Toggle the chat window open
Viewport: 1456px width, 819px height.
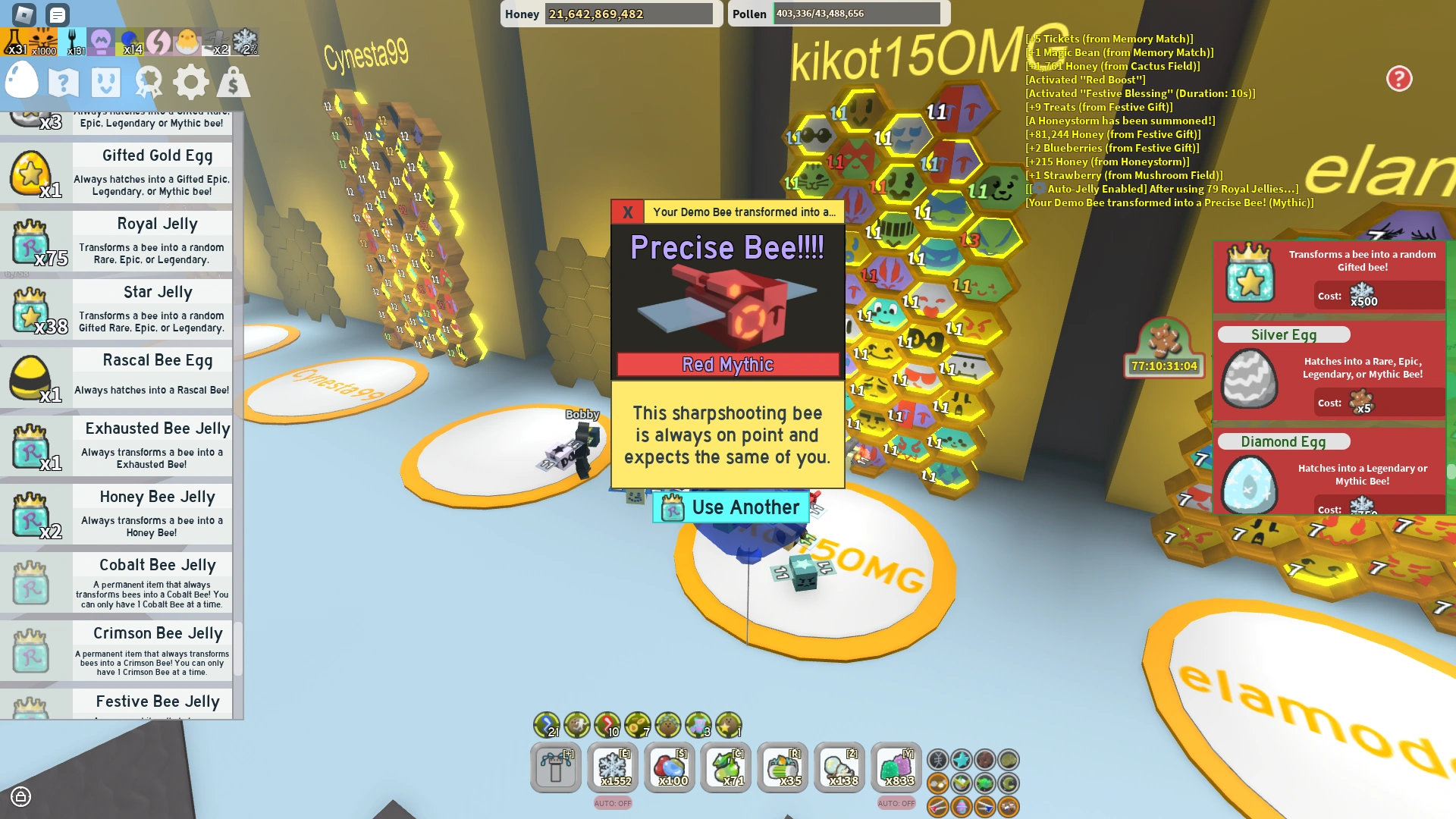point(57,14)
